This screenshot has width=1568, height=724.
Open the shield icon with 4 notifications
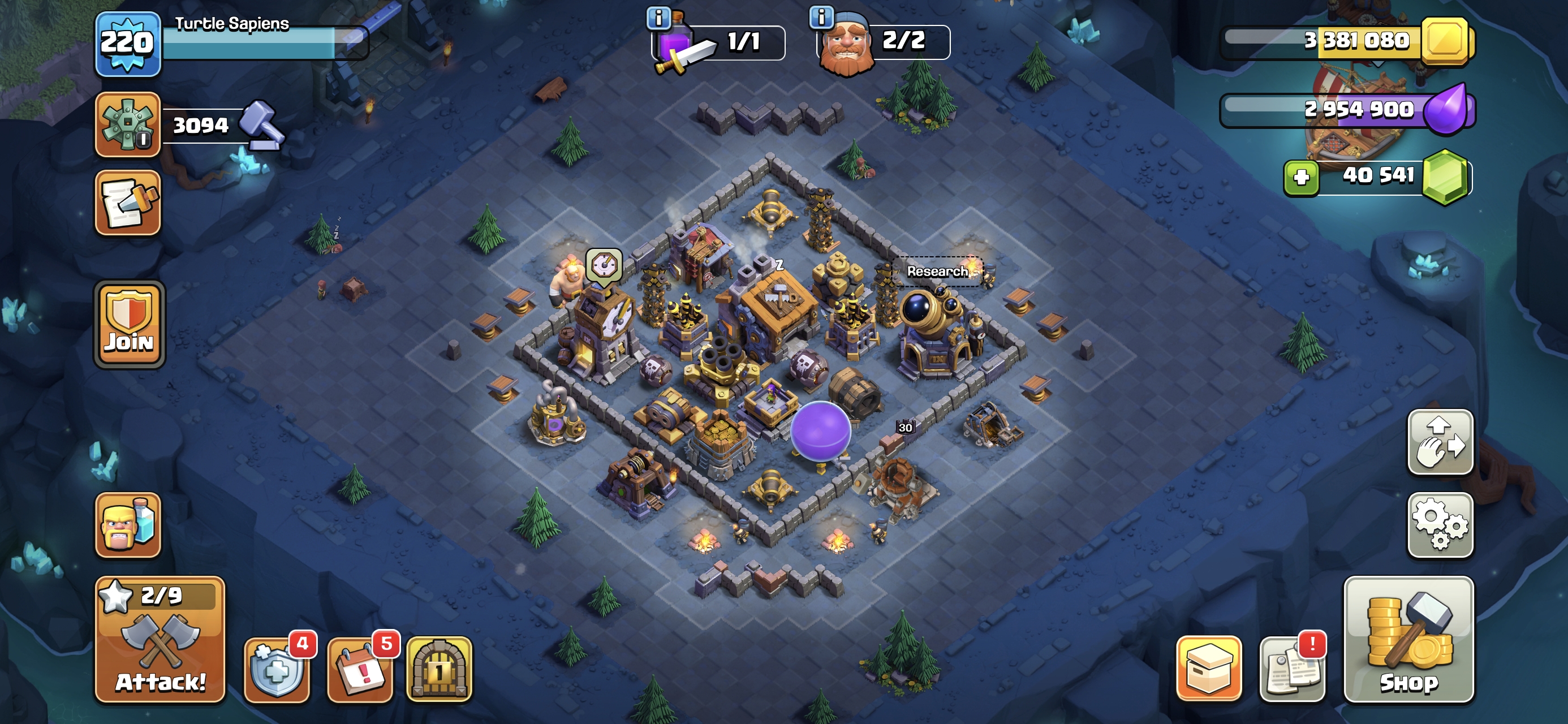point(277,670)
